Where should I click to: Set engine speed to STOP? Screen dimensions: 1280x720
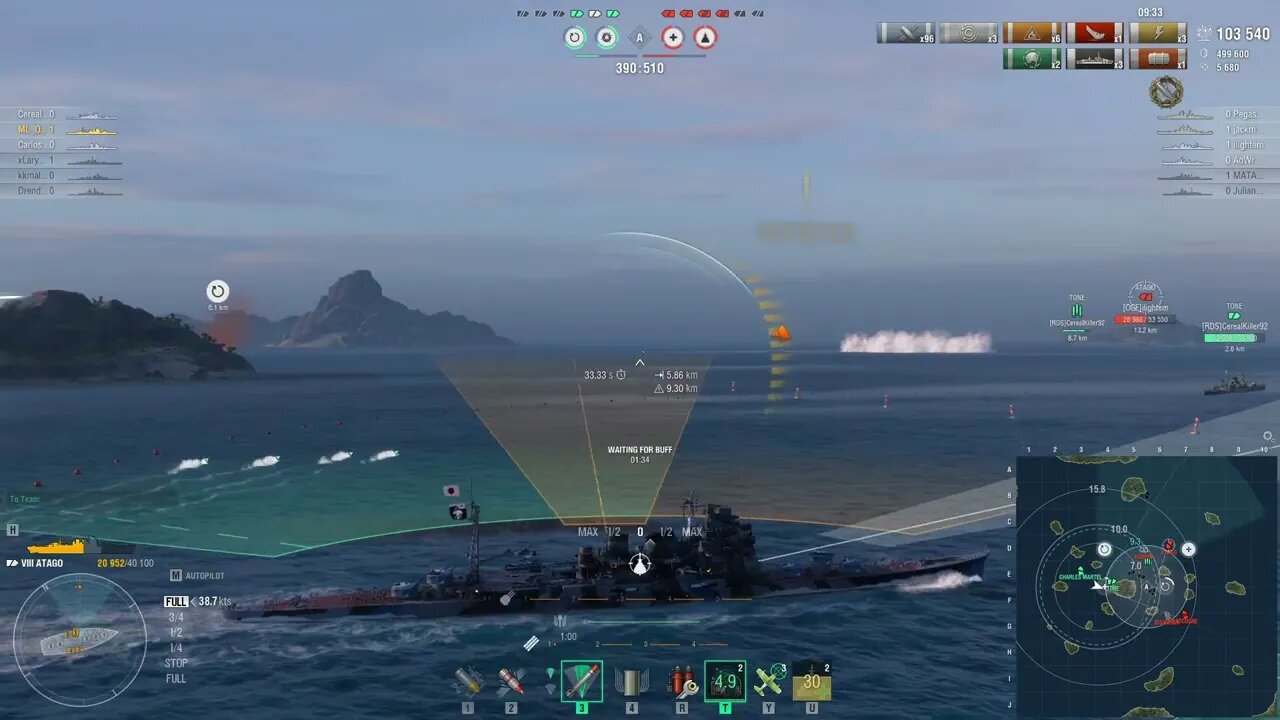coord(176,663)
